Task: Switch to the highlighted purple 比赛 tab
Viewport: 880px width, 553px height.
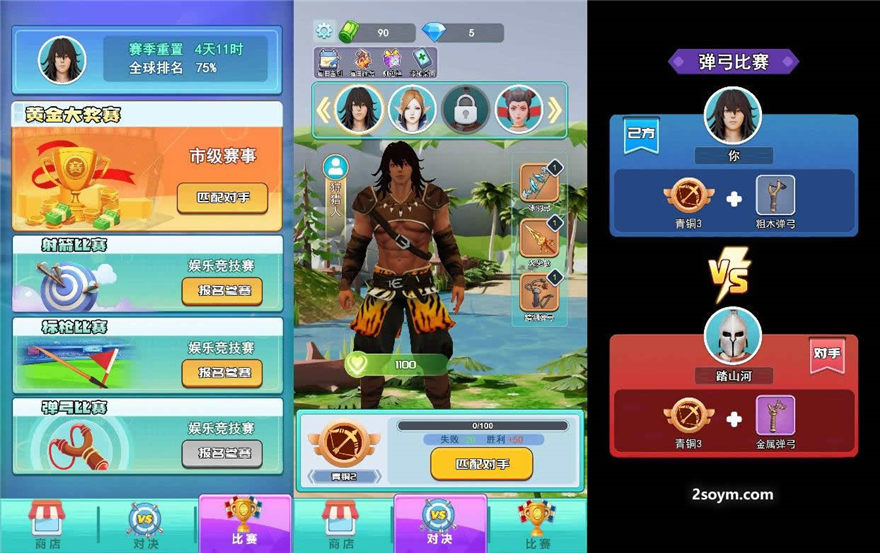Action: coord(244,524)
